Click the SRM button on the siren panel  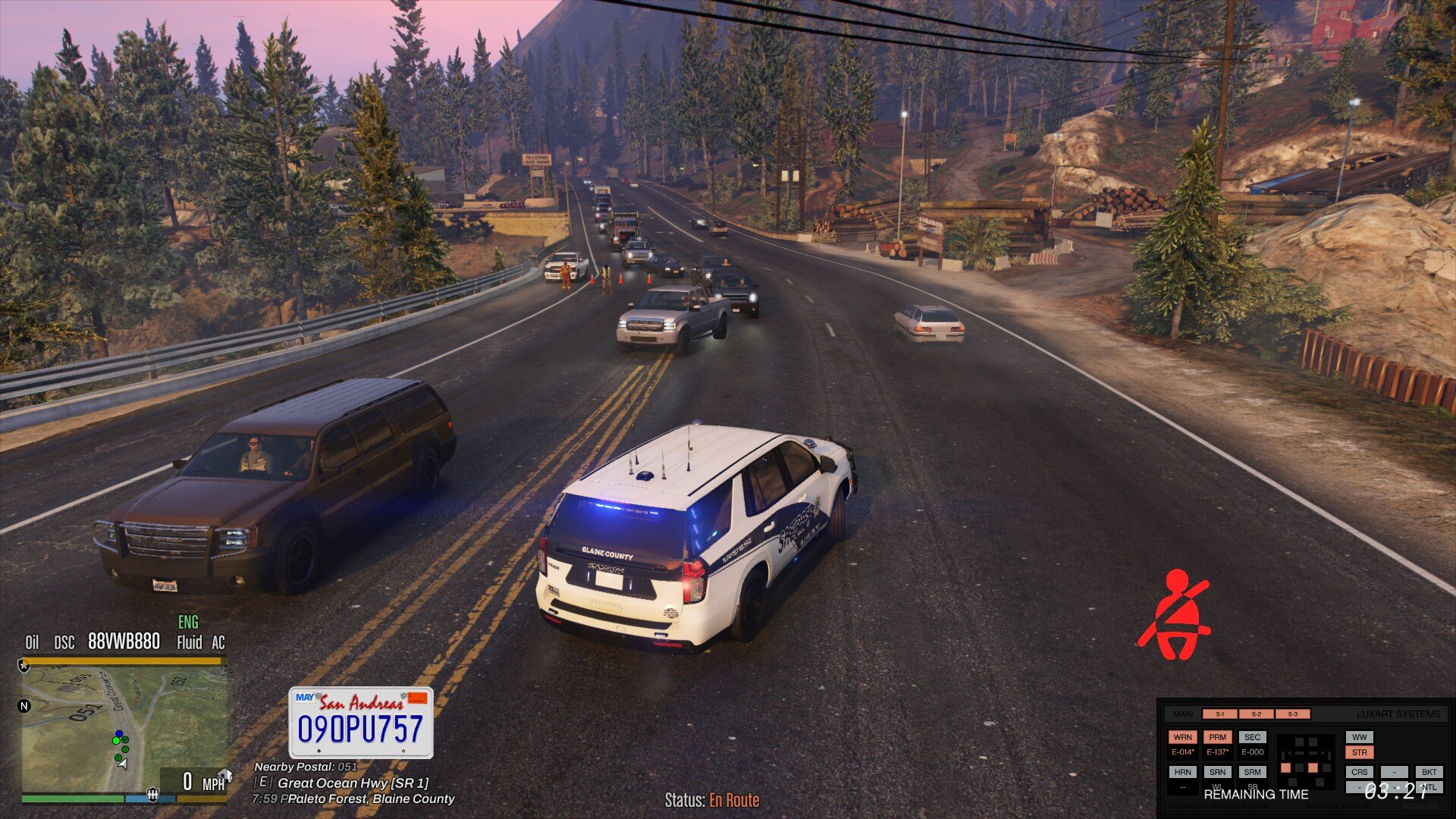(x=1252, y=772)
